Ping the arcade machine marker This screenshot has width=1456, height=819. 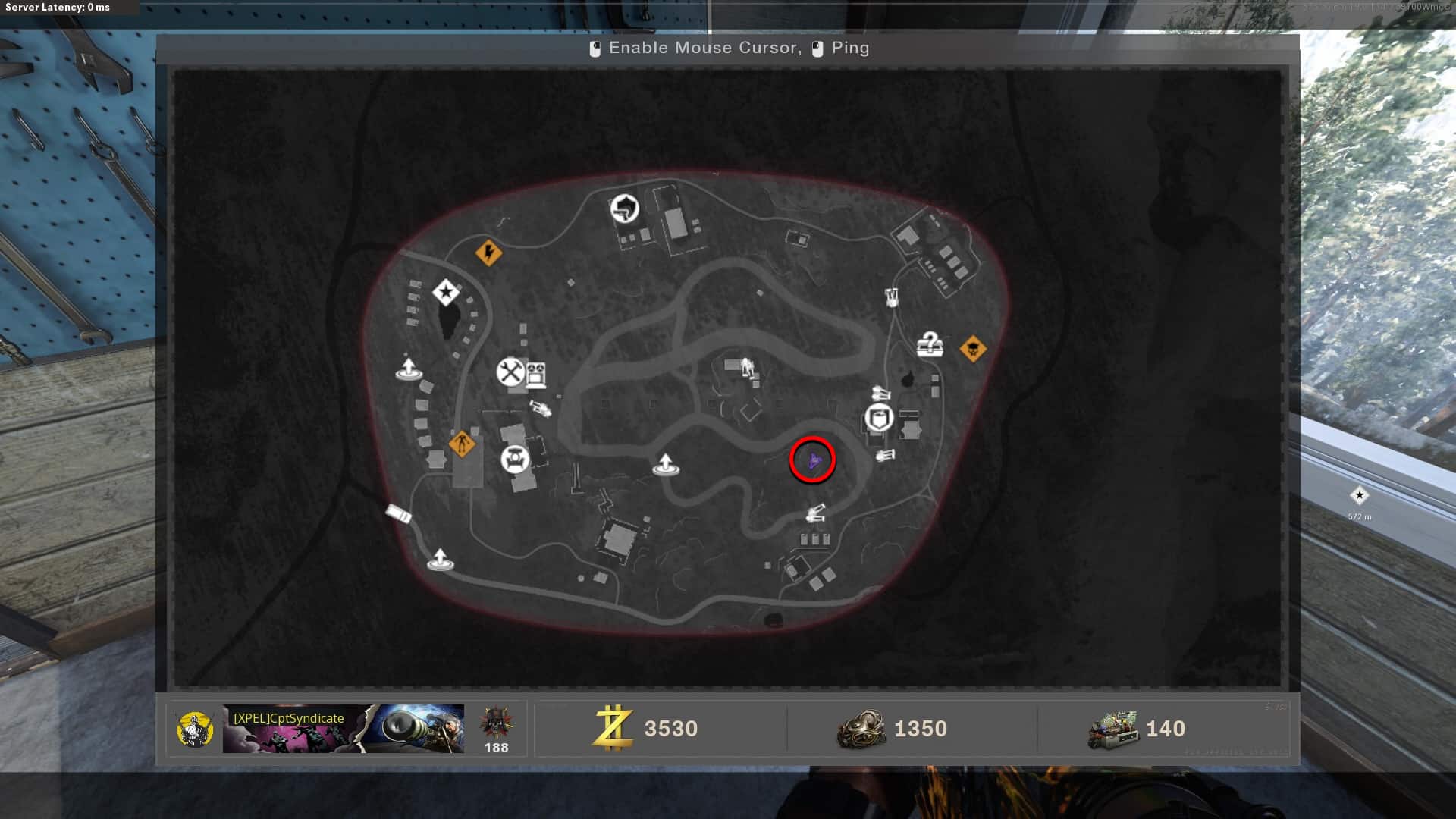click(536, 374)
